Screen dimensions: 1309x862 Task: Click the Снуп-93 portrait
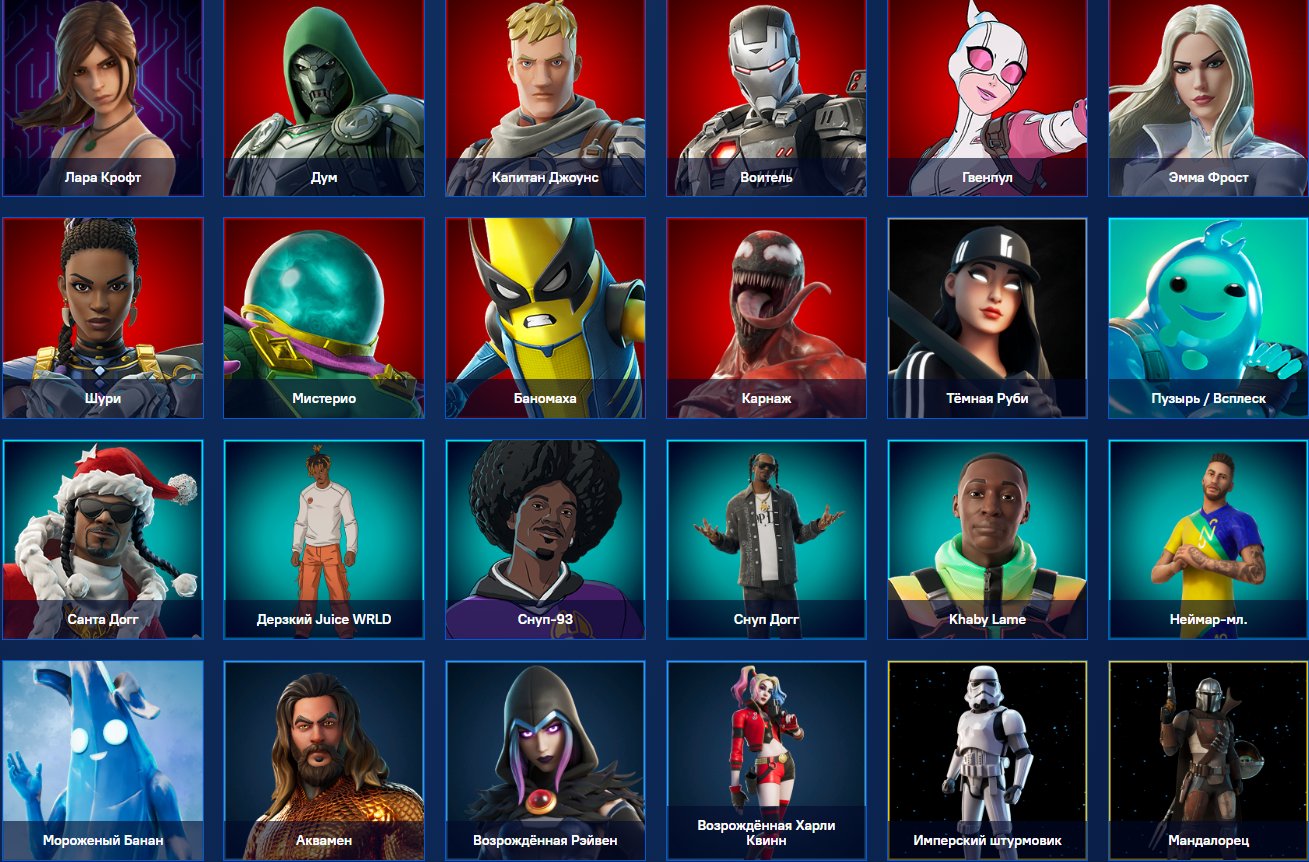click(545, 539)
